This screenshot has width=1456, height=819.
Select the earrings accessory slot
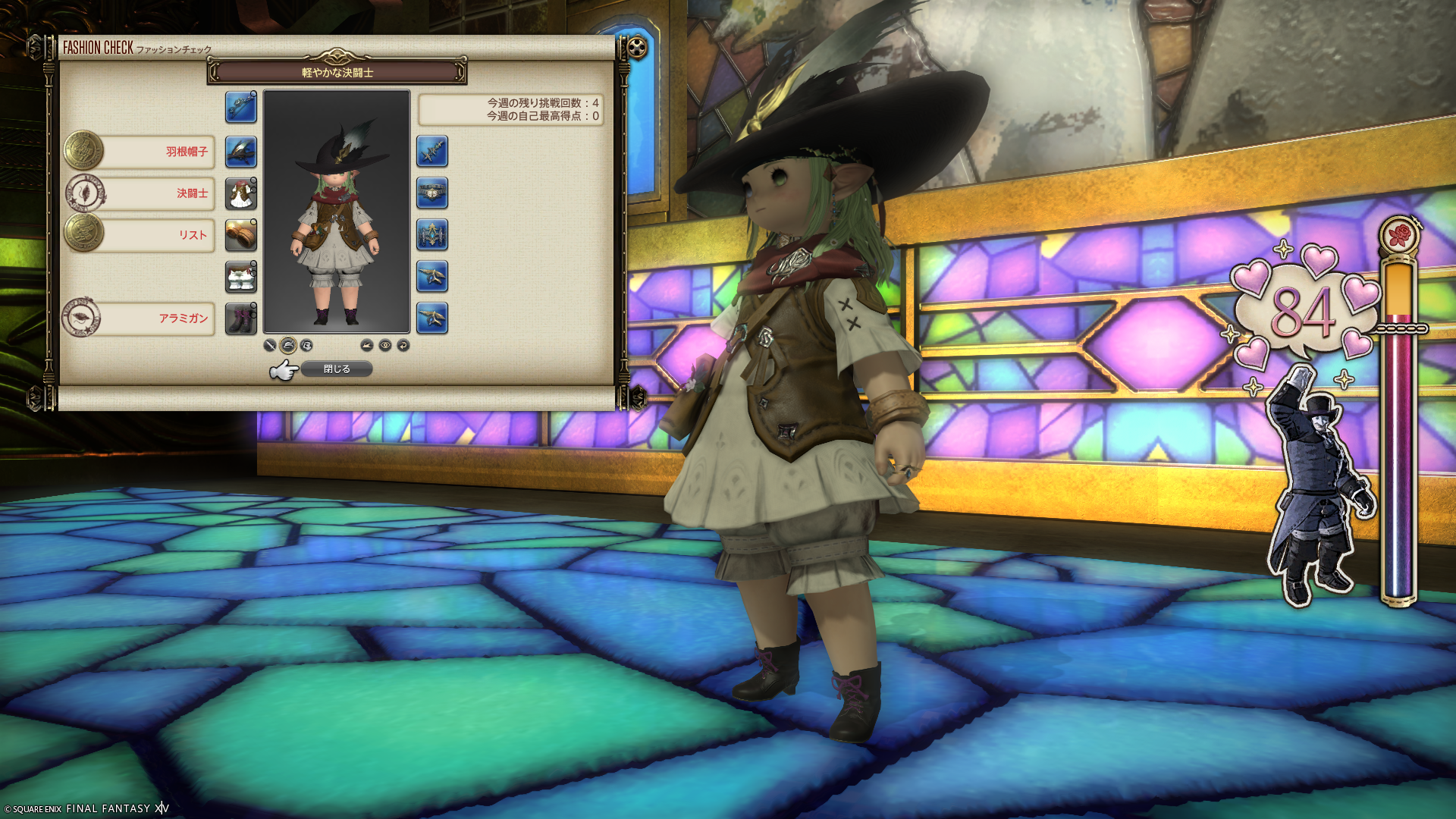coord(432,152)
